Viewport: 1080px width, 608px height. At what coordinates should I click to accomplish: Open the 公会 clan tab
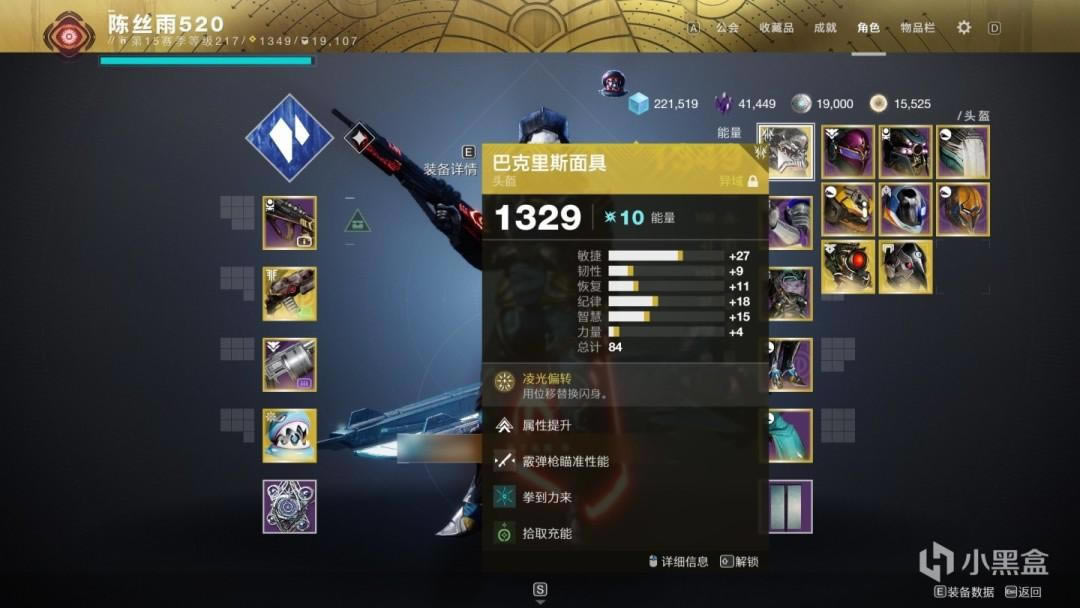[727, 28]
